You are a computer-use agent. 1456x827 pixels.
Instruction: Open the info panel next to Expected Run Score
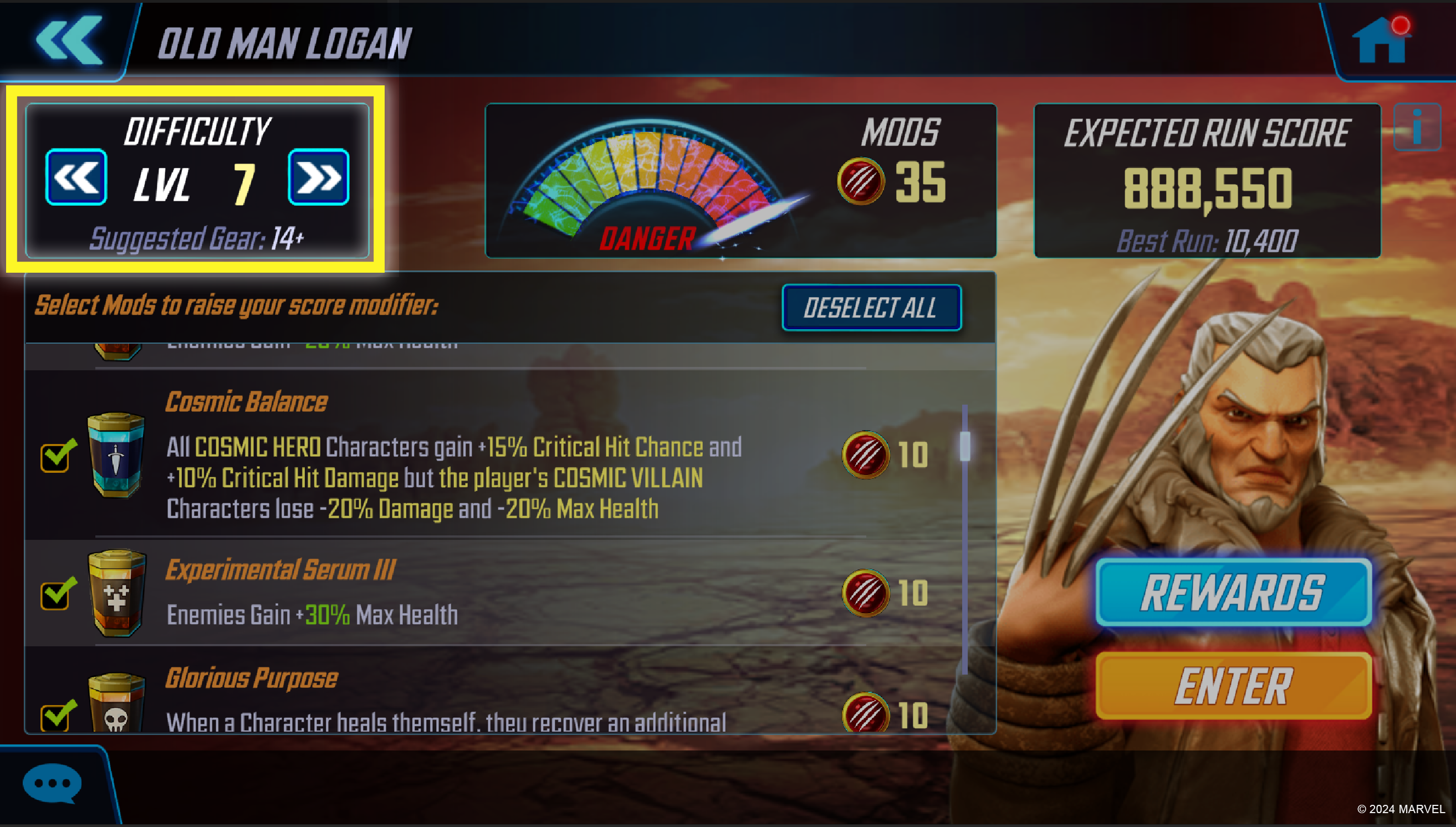[x=1417, y=127]
